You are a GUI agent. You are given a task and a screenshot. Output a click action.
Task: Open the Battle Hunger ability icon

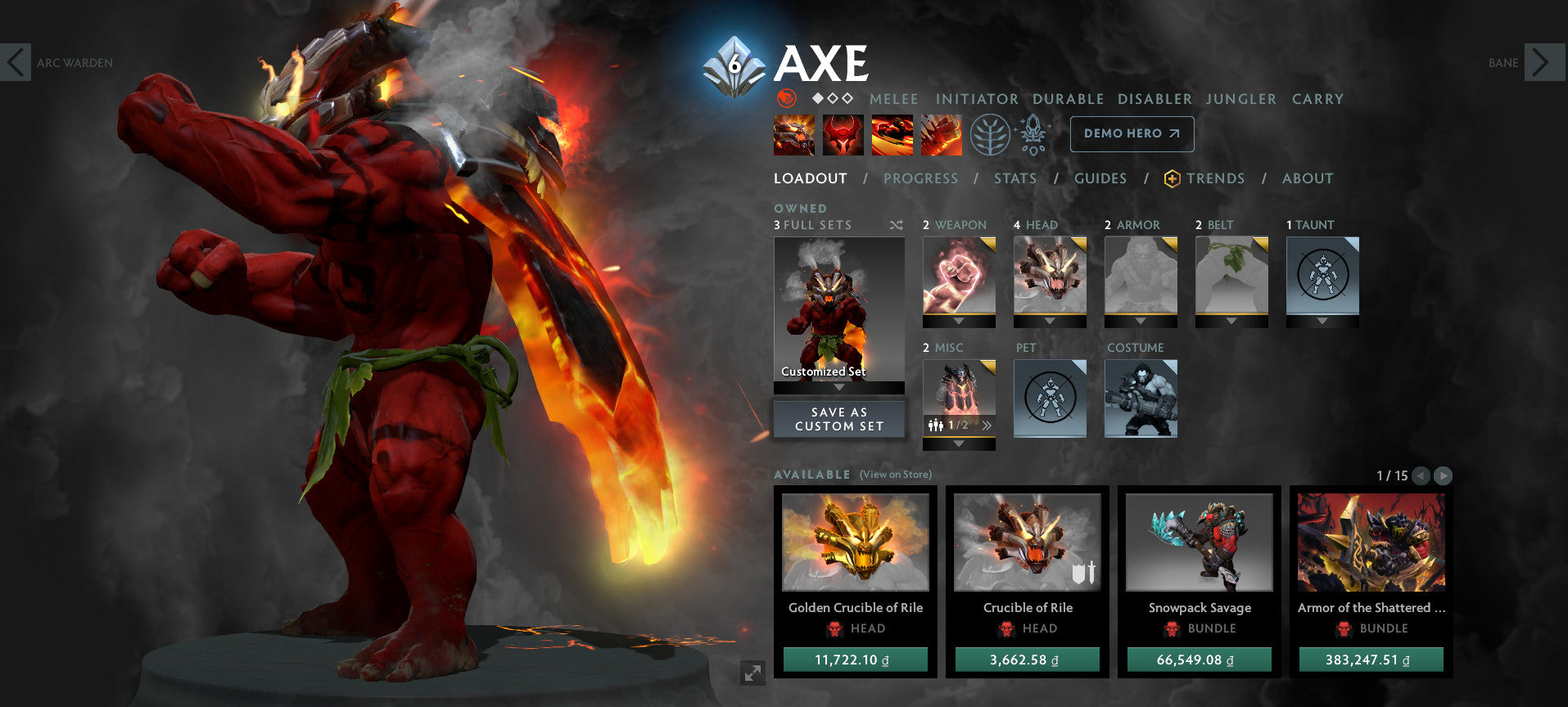click(843, 135)
